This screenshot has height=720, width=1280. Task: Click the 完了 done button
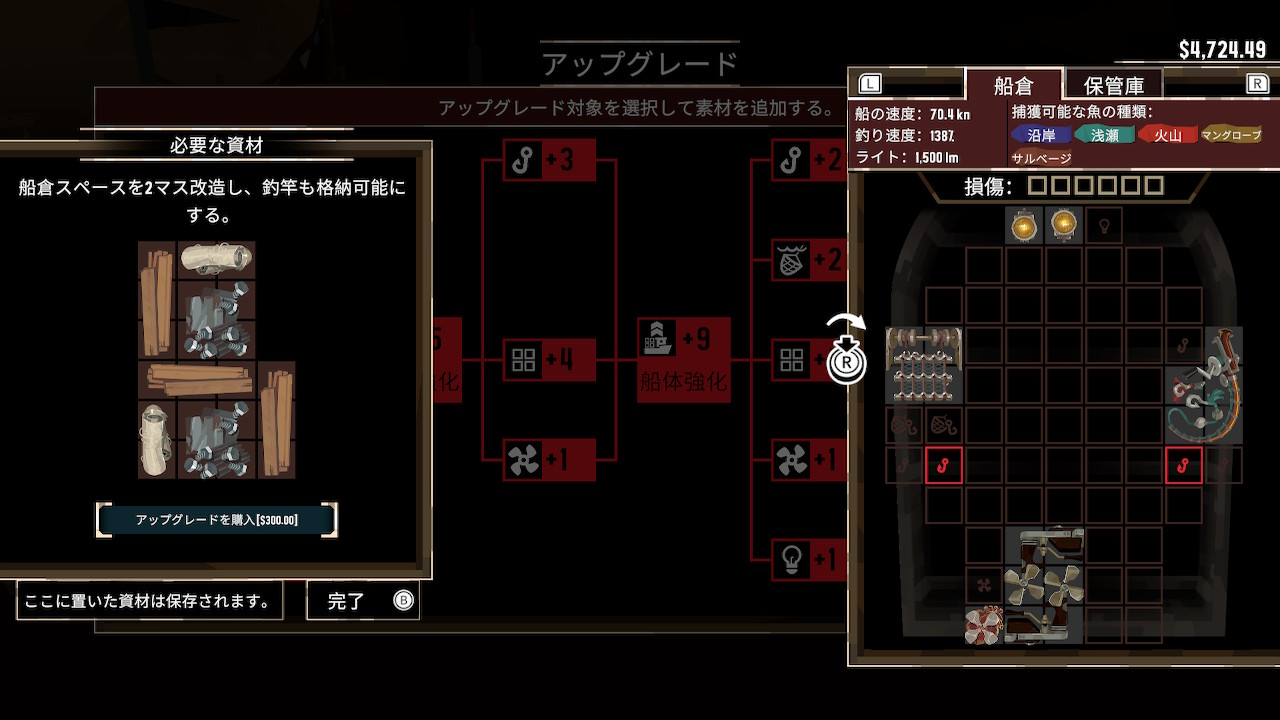[x=362, y=601]
